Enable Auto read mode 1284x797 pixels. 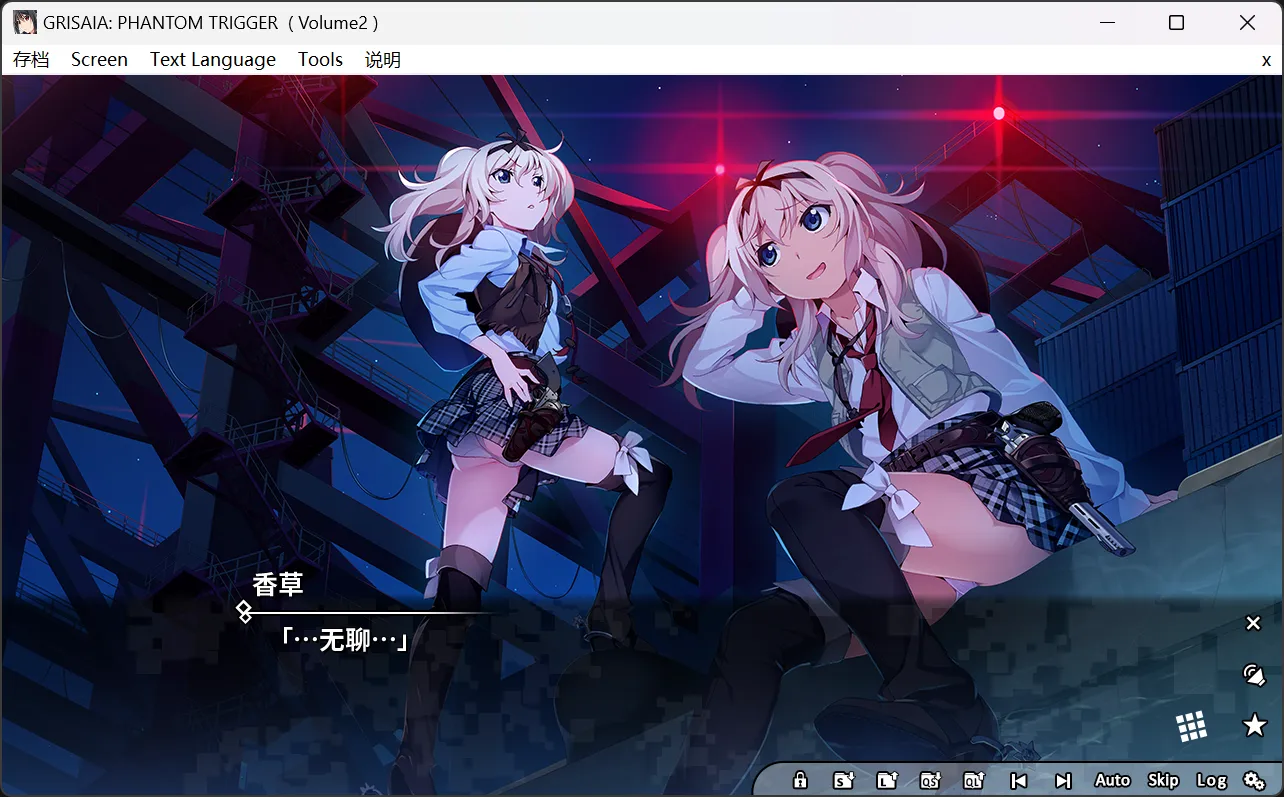1112,780
